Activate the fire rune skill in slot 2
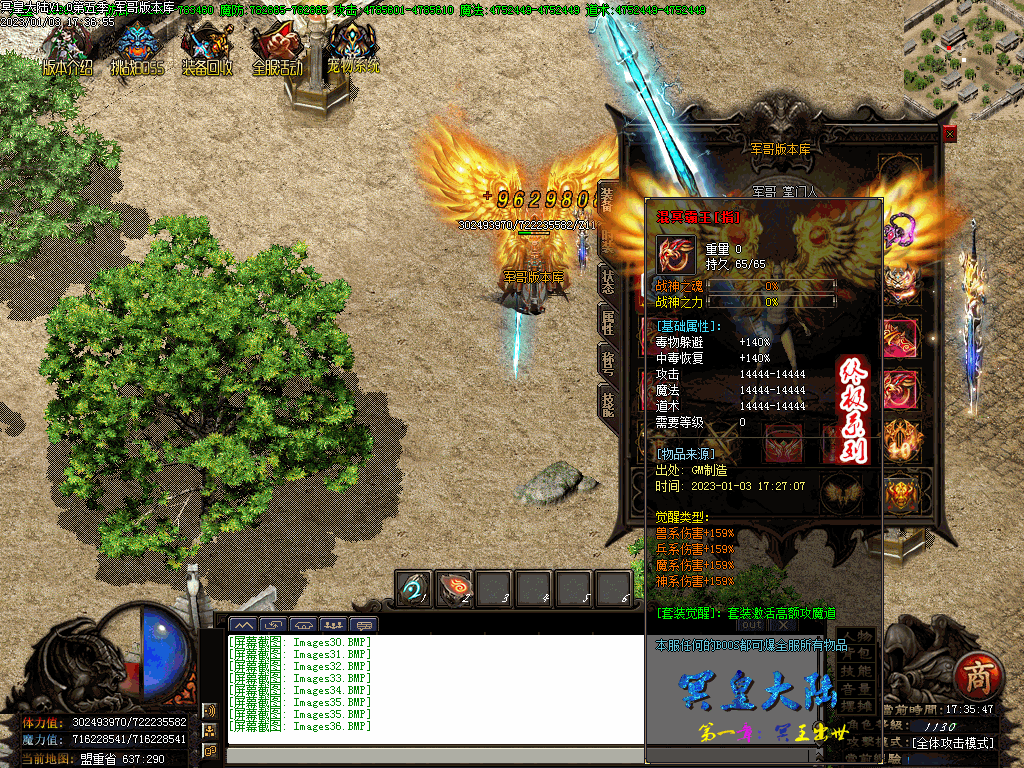Image resolution: width=1024 pixels, height=768 pixels. coord(454,588)
